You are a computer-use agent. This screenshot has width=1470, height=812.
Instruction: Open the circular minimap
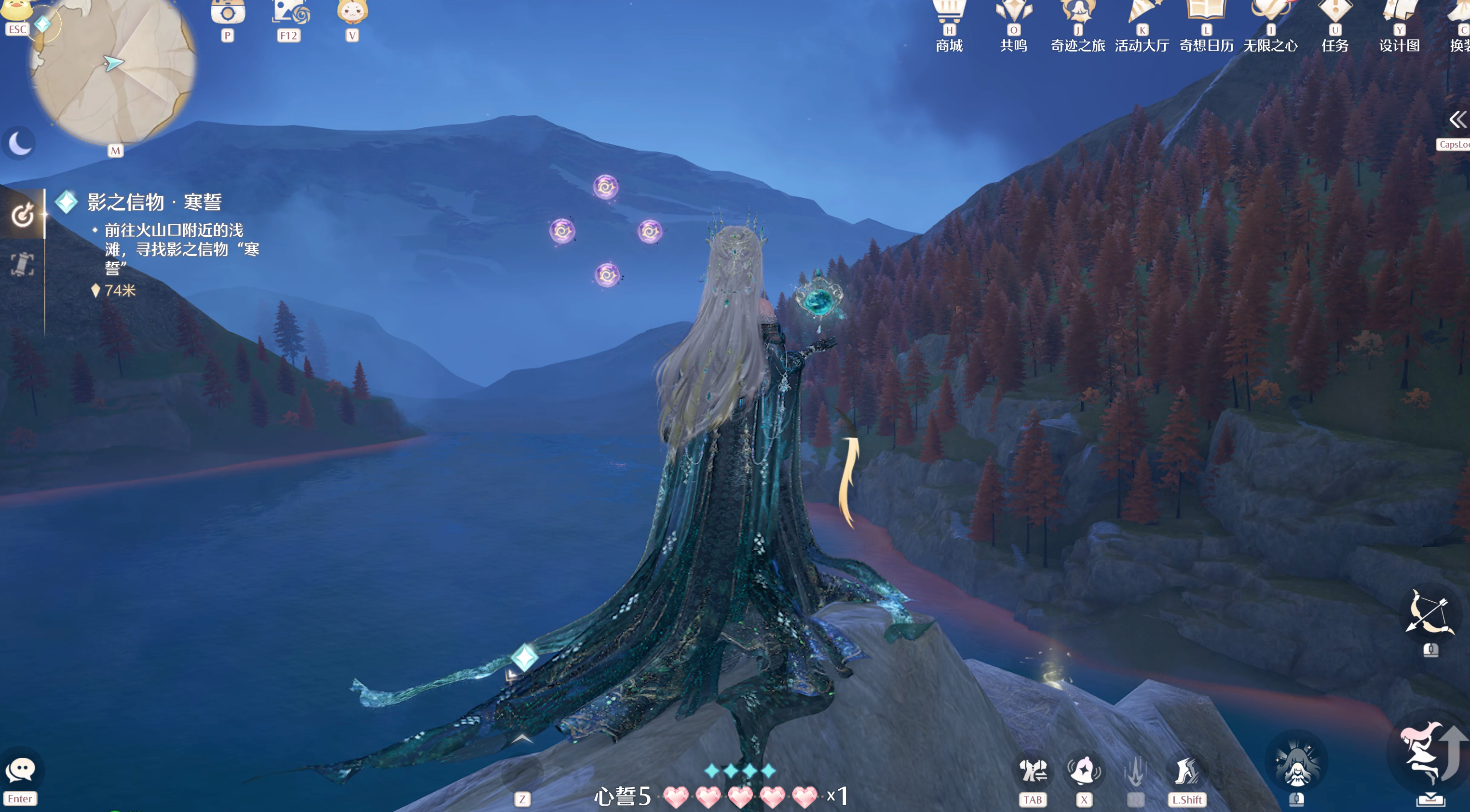pos(112,68)
